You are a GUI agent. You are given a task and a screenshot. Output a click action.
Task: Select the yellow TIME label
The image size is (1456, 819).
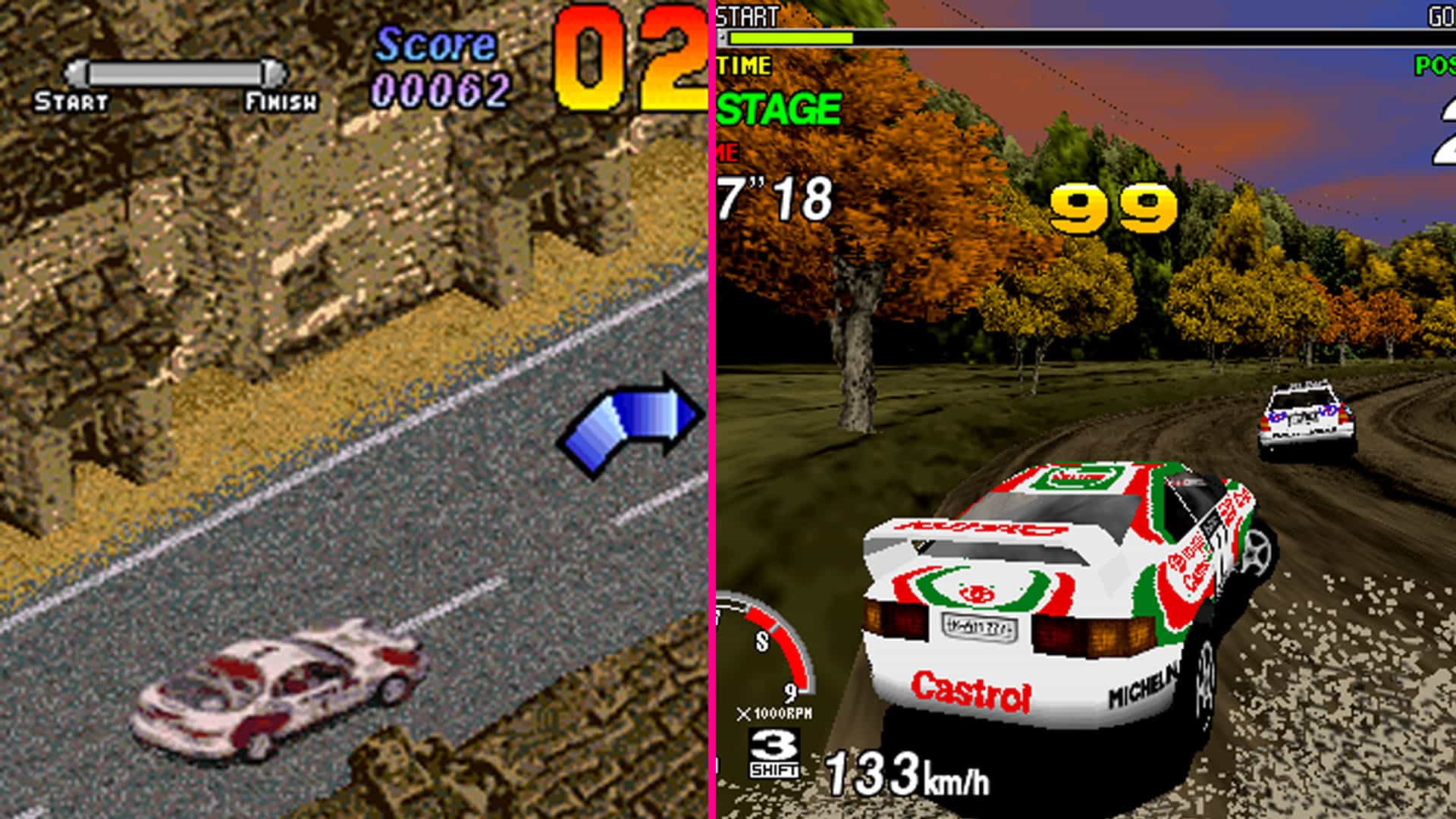[x=743, y=65]
